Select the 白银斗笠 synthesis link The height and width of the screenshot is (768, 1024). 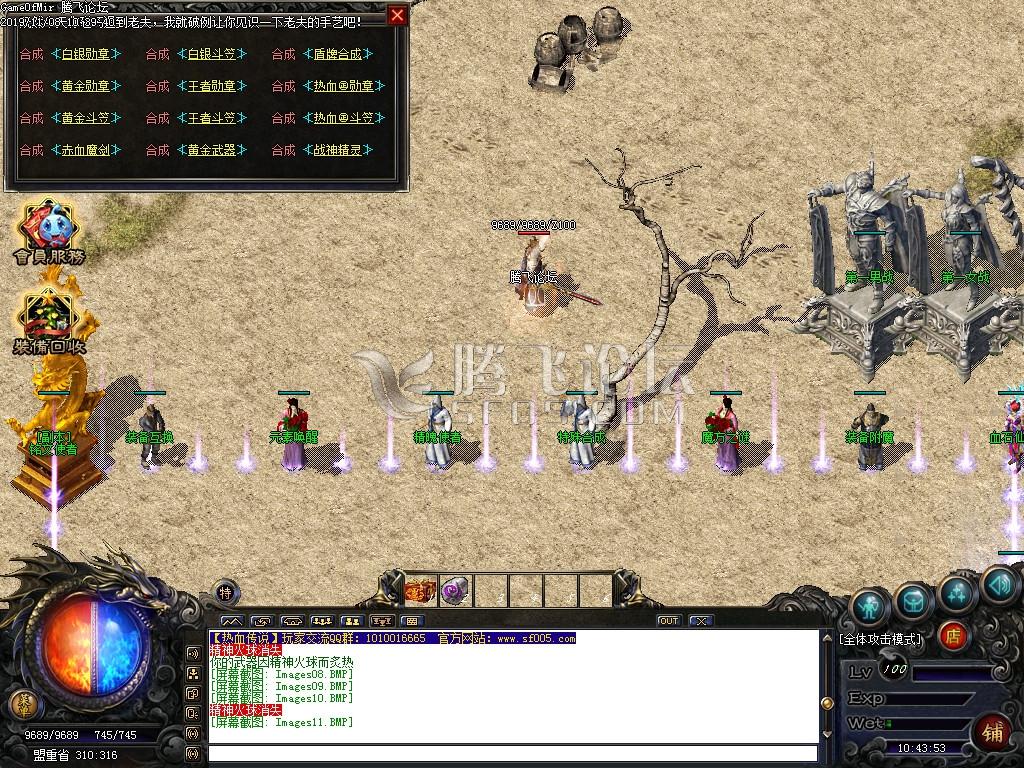[x=211, y=54]
